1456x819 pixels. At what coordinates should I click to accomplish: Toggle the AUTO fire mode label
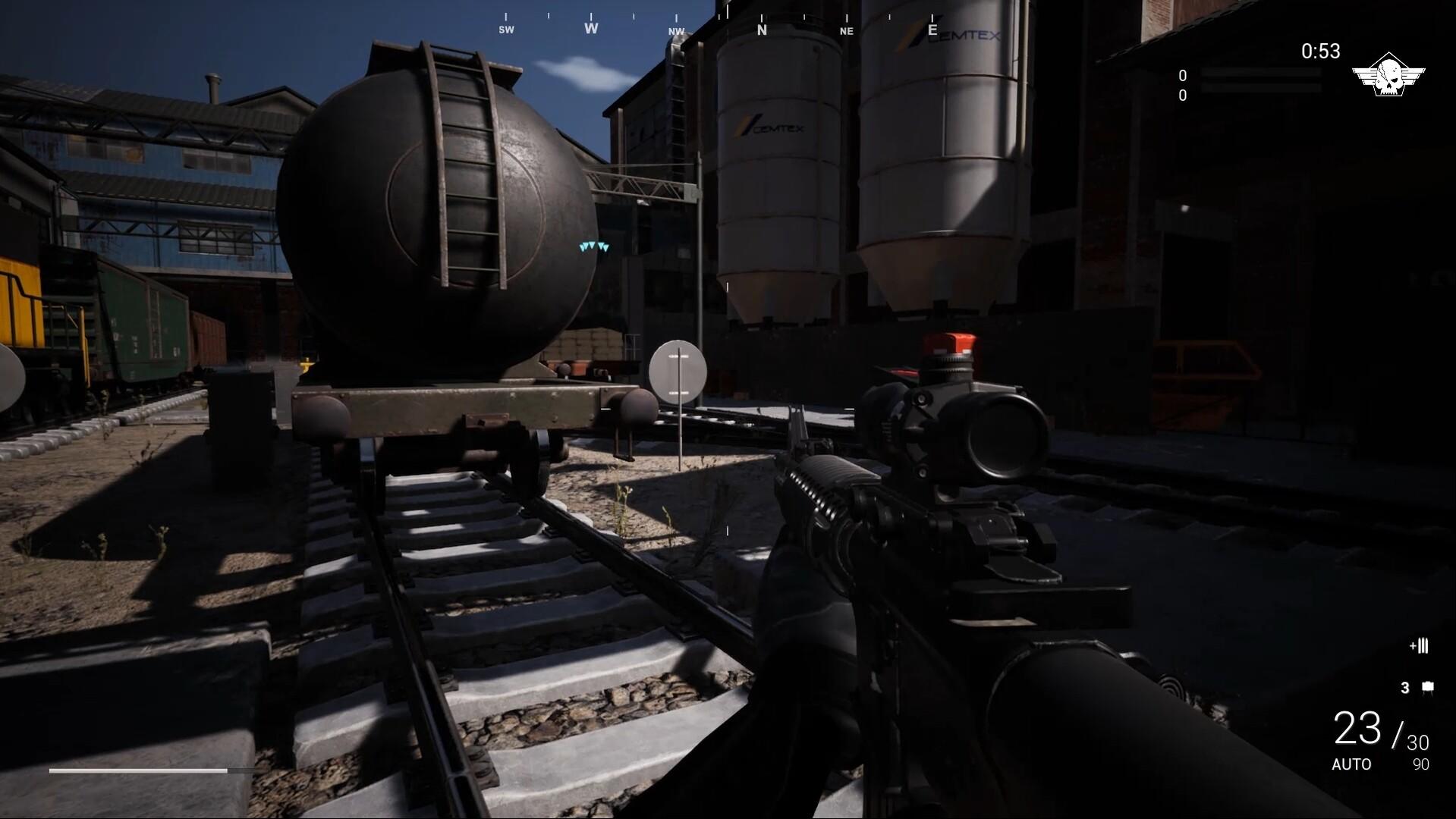[x=1353, y=765]
